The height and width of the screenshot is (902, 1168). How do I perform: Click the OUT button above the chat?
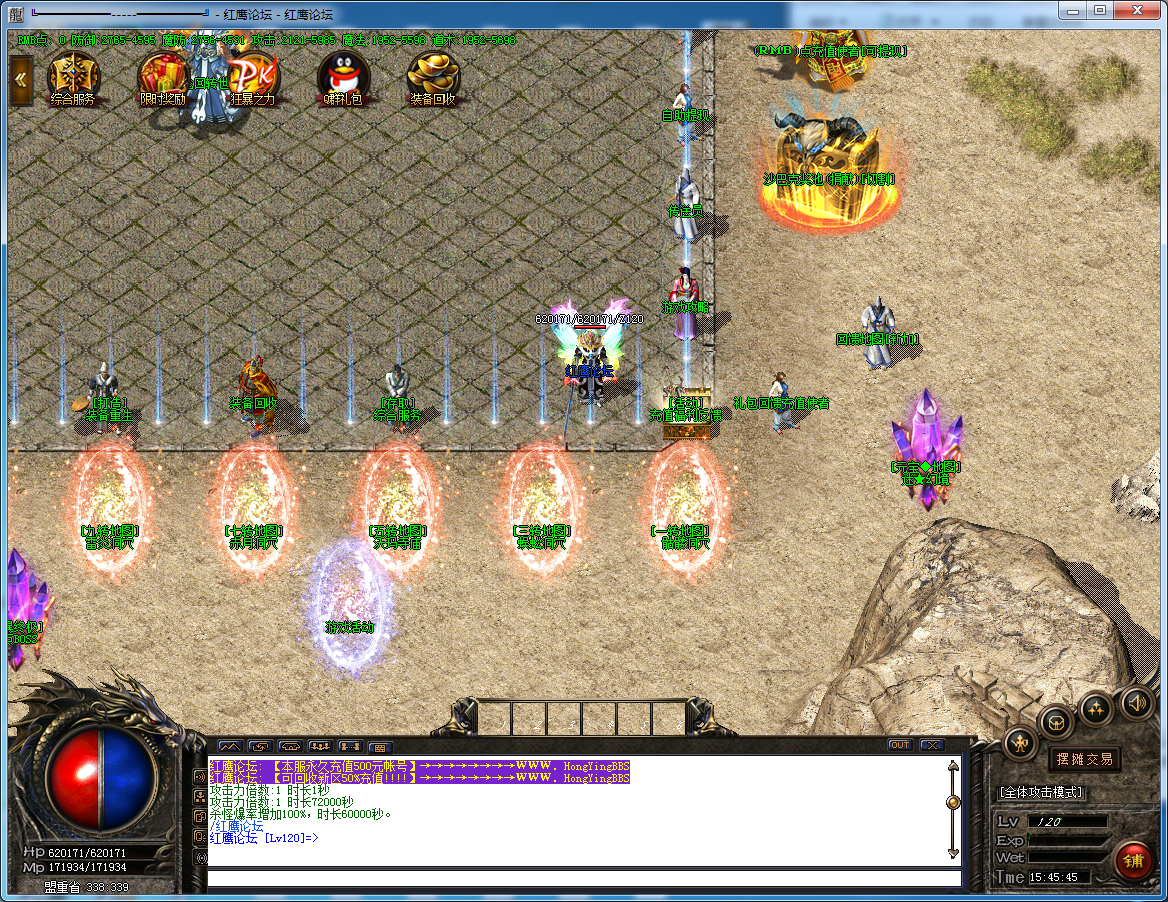(900, 745)
